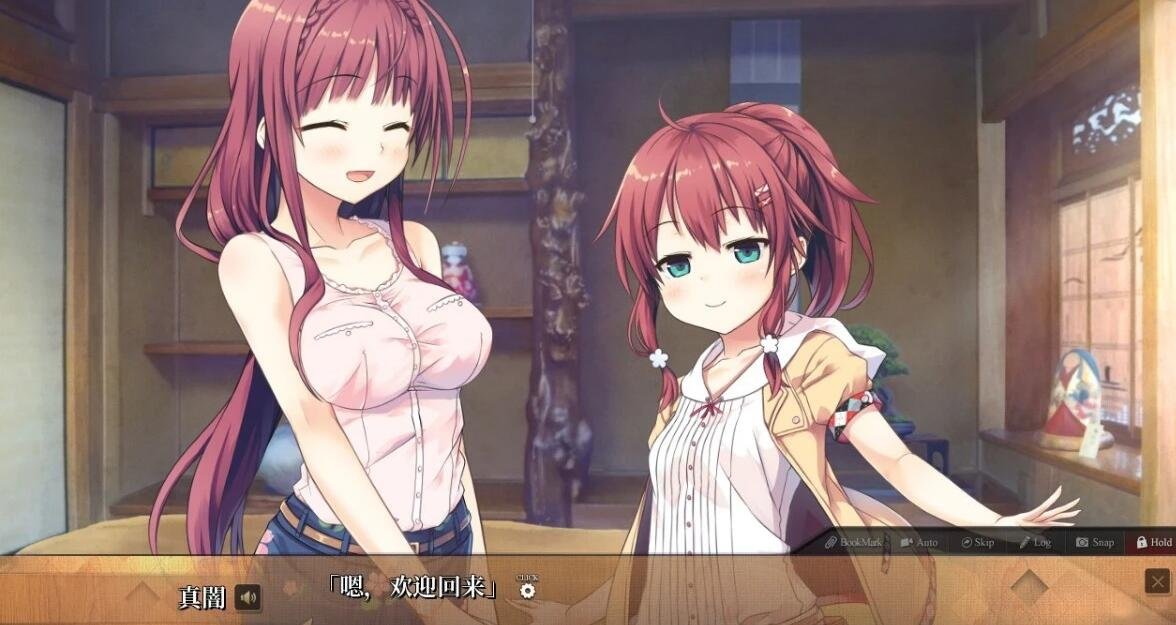Replay the speaker's voice line
Image resolution: width=1176 pixels, height=625 pixels.
click(247, 598)
